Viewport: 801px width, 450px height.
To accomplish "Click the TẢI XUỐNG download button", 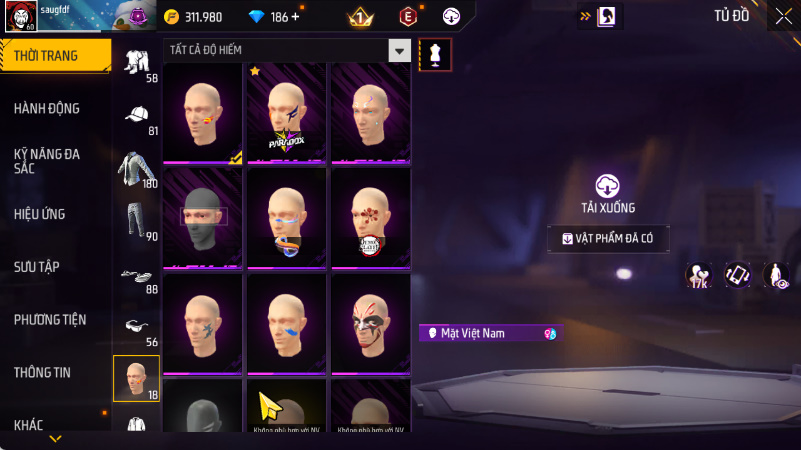I will (608, 192).
